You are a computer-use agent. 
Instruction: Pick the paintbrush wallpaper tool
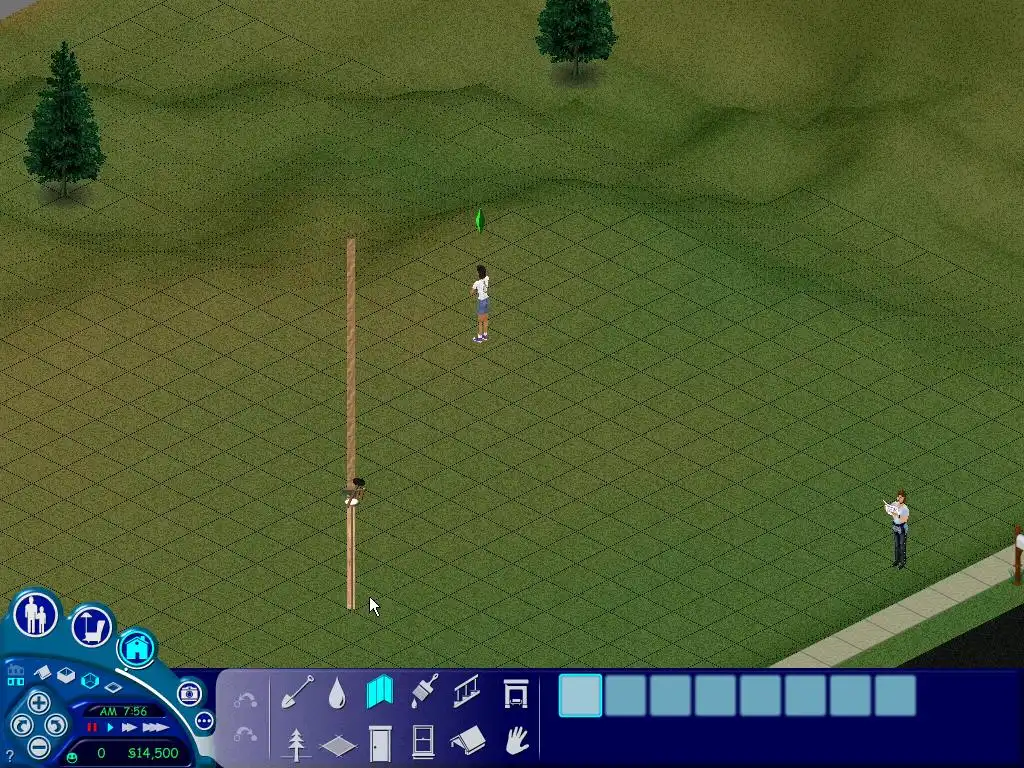click(424, 691)
